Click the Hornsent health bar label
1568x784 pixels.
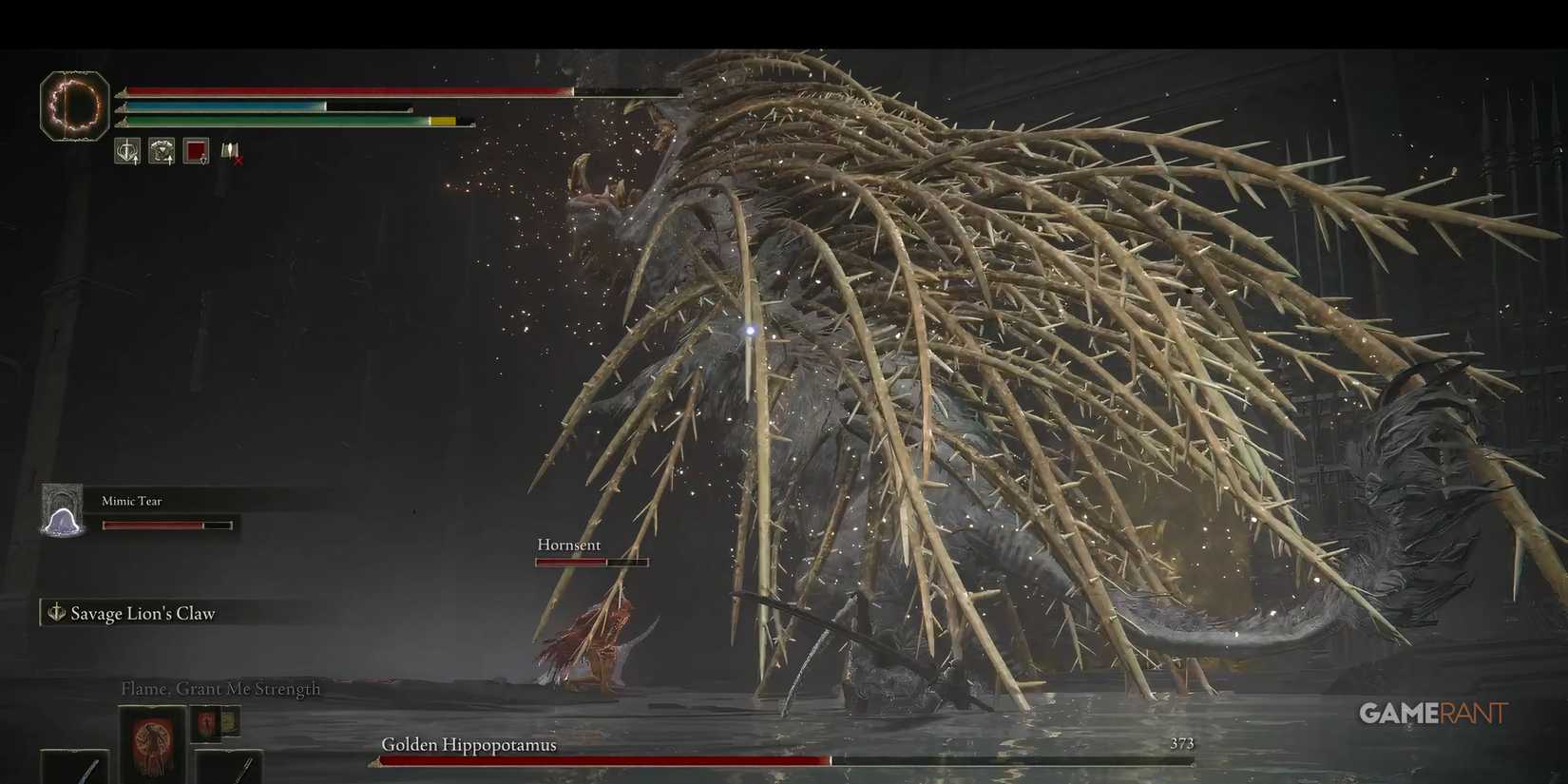[568, 545]
